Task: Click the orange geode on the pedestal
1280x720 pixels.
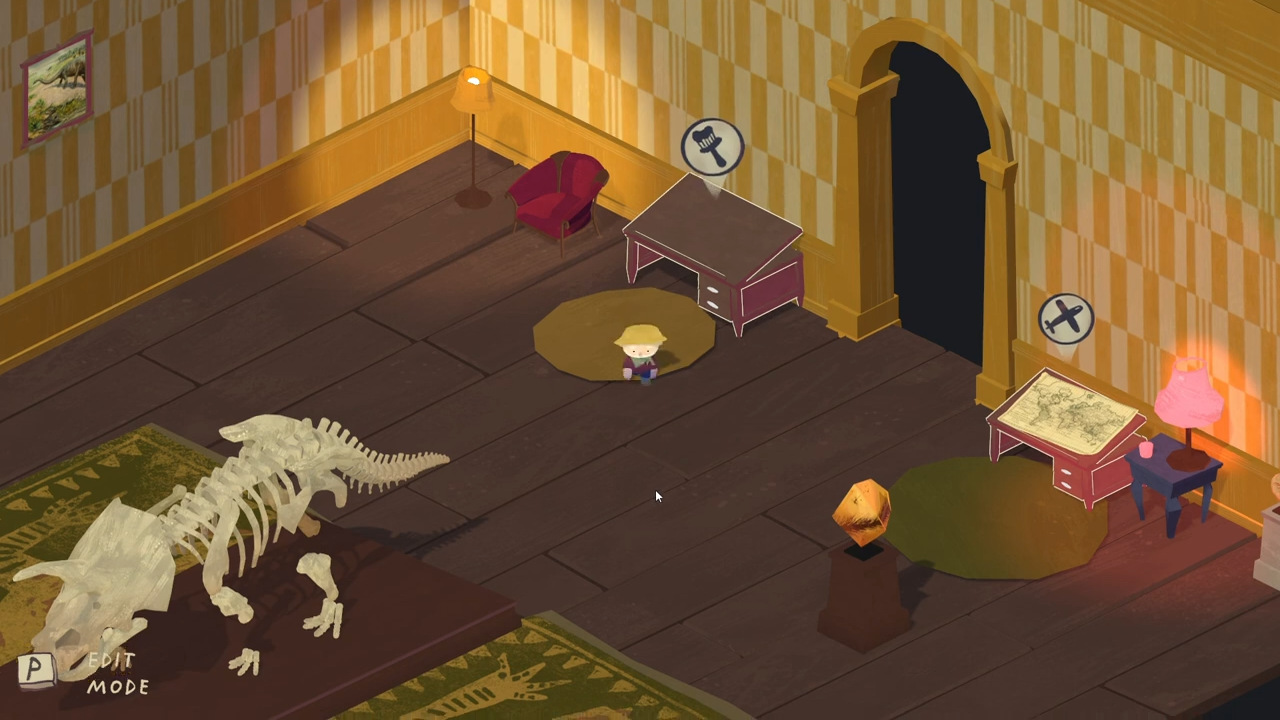Action: coord(862,513)
